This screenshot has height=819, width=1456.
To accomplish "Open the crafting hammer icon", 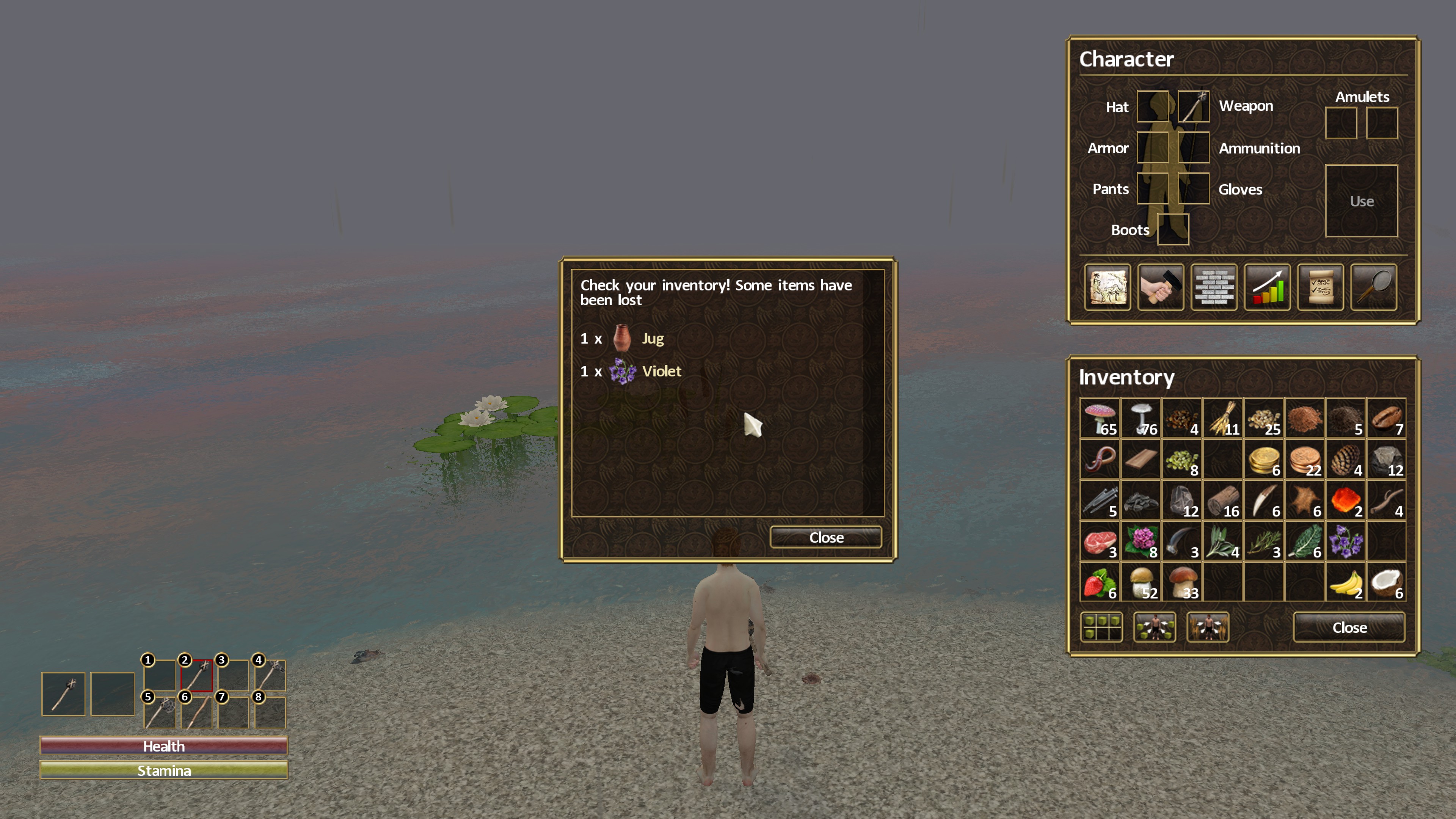I will (1160, 288).
